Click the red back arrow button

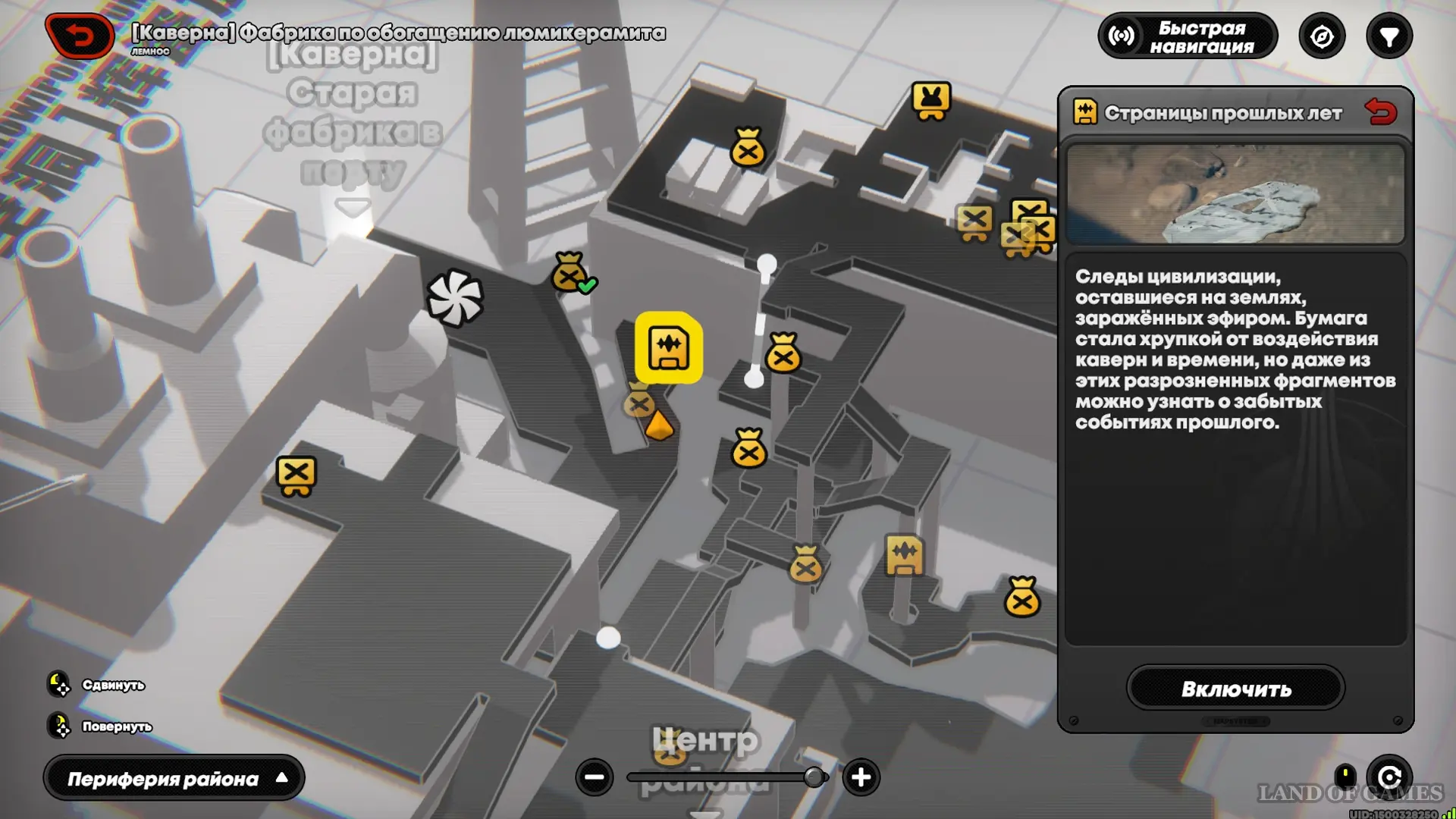(80, 36)
